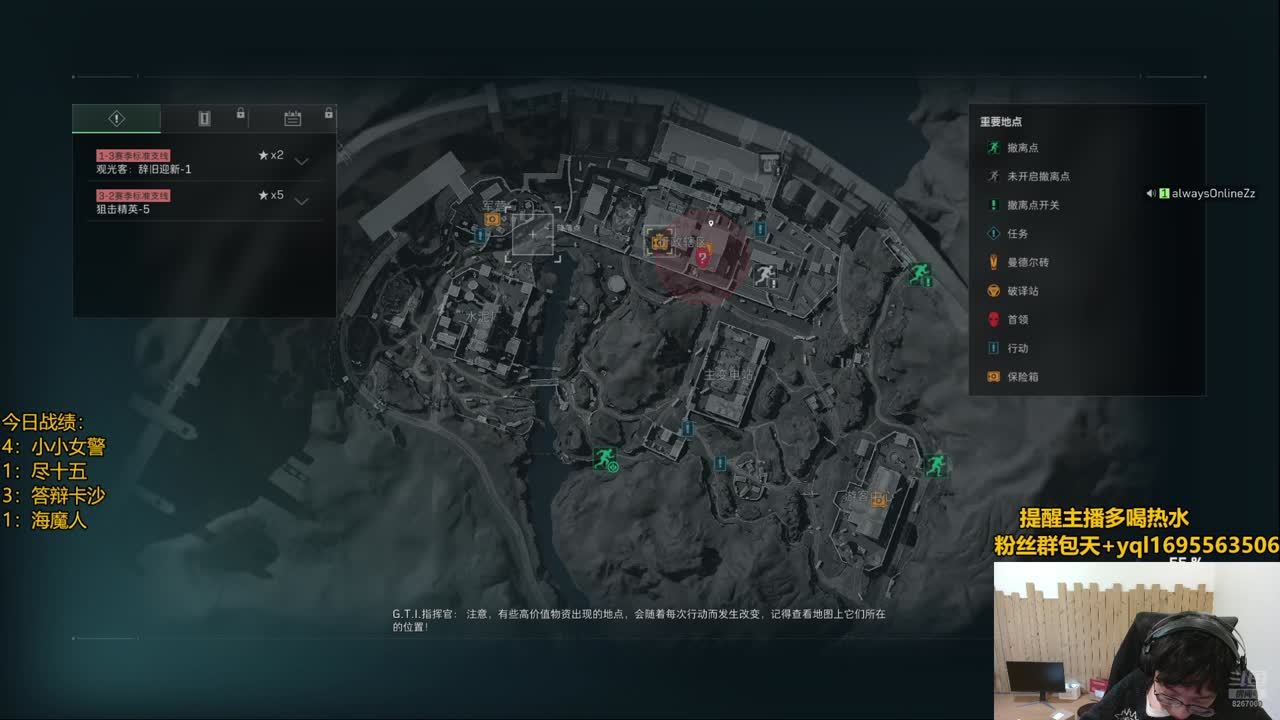Select the 行动 legend entry
Screen dimensions: 1280x720
tap(1017, 348)
